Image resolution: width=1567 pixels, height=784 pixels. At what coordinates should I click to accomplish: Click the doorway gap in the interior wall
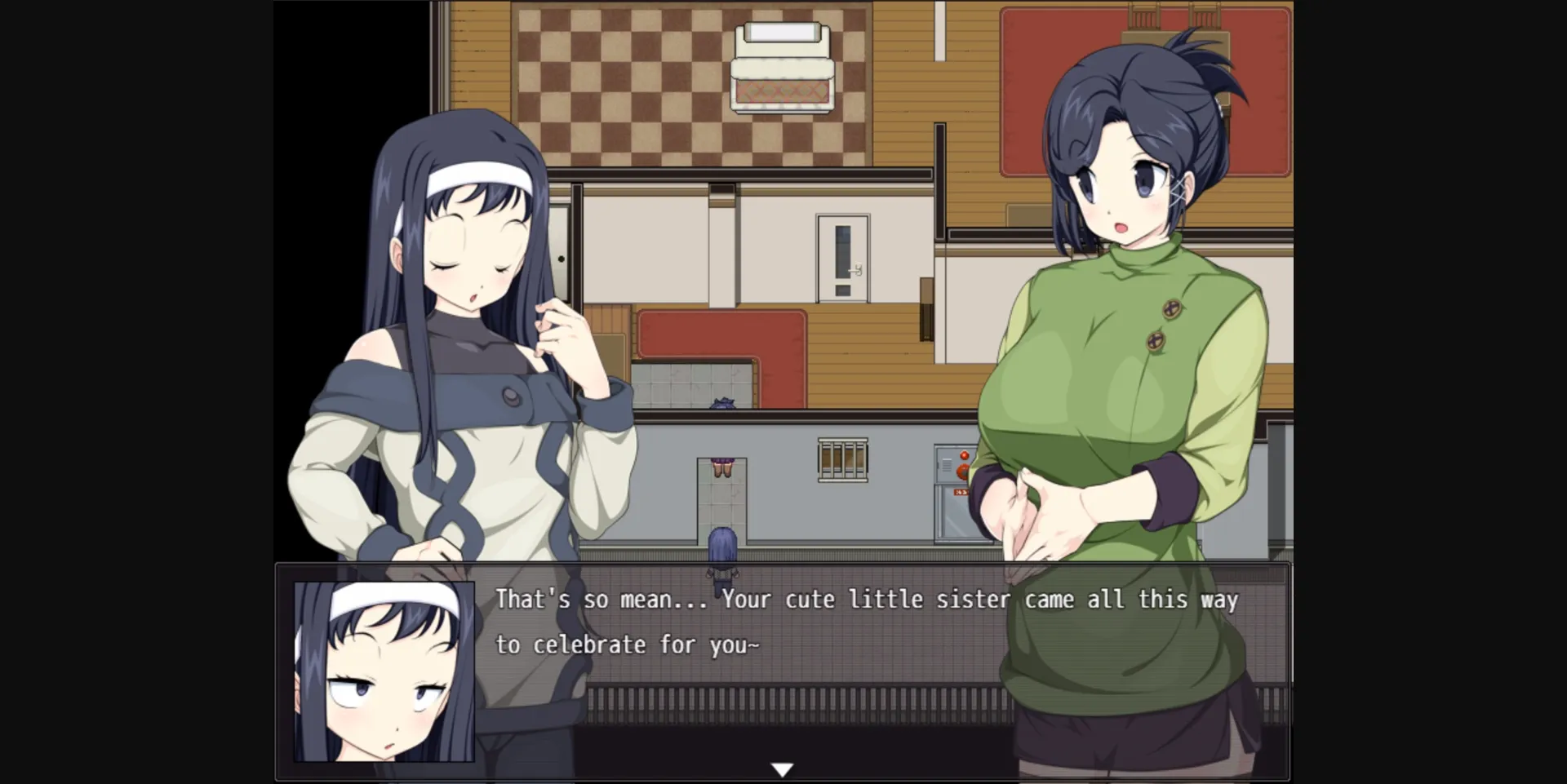(x=721, y=502)
